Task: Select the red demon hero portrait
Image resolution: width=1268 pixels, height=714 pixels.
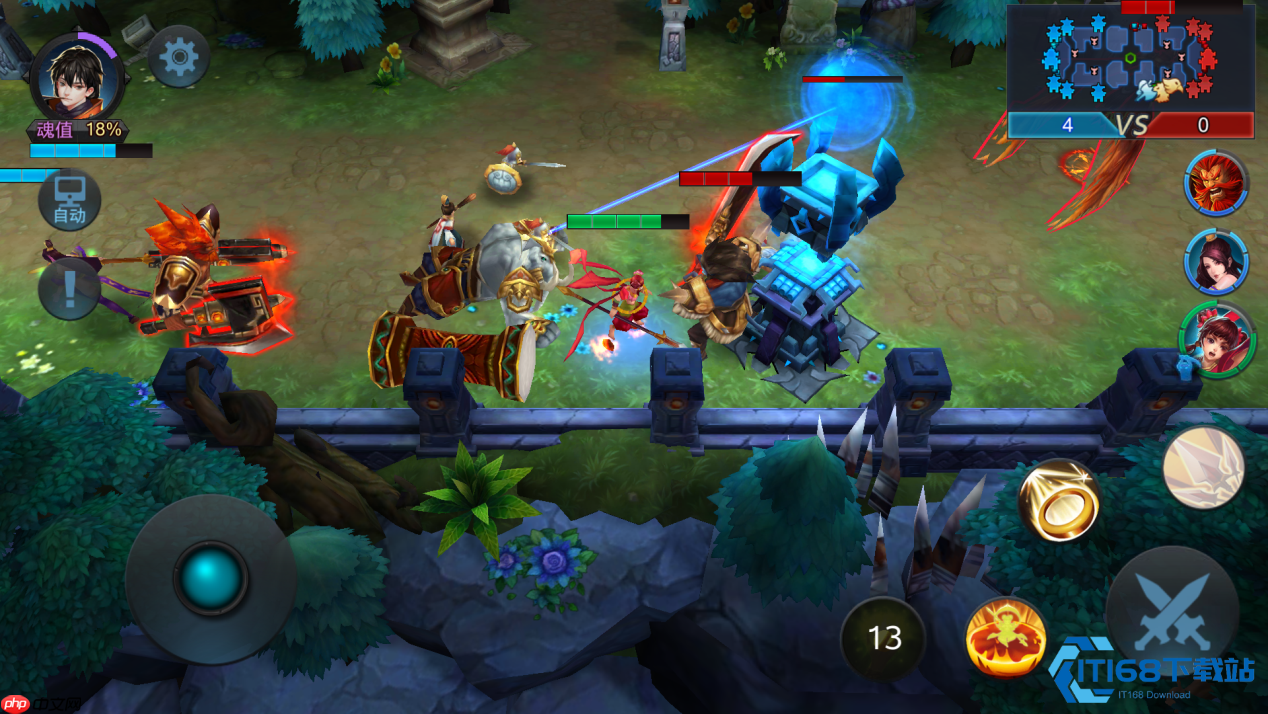Action: coord(1216,184)
